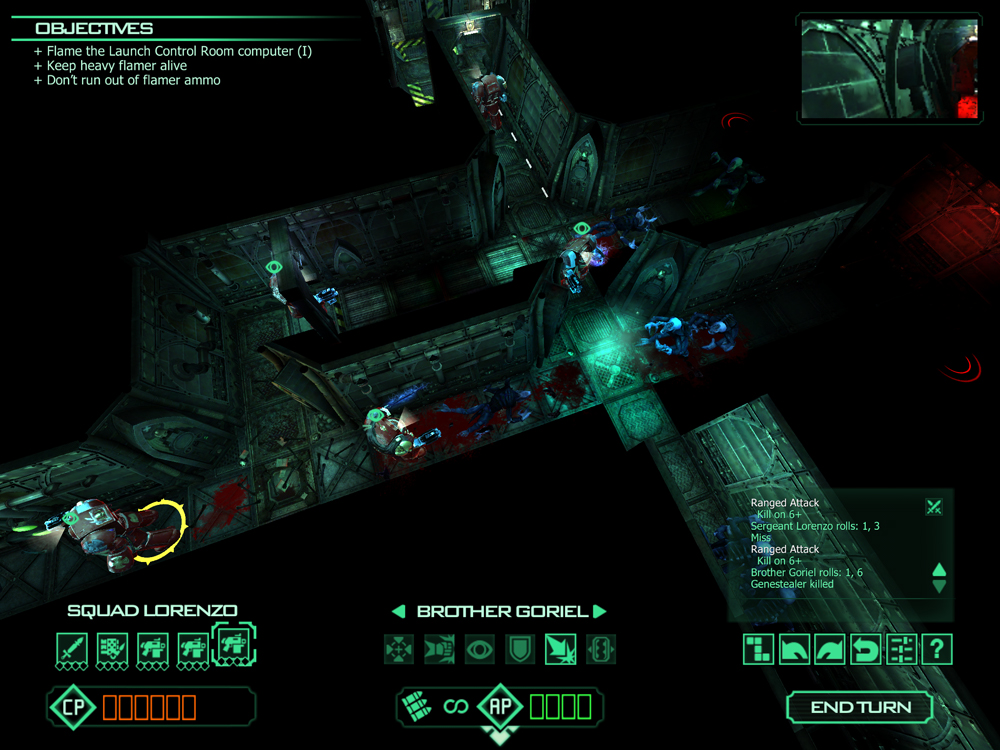This screenshot has height=750, width=1000.
Task: Select the sword-armed squad member portrait
Action: pyautogui.click(x=72, y=650)
